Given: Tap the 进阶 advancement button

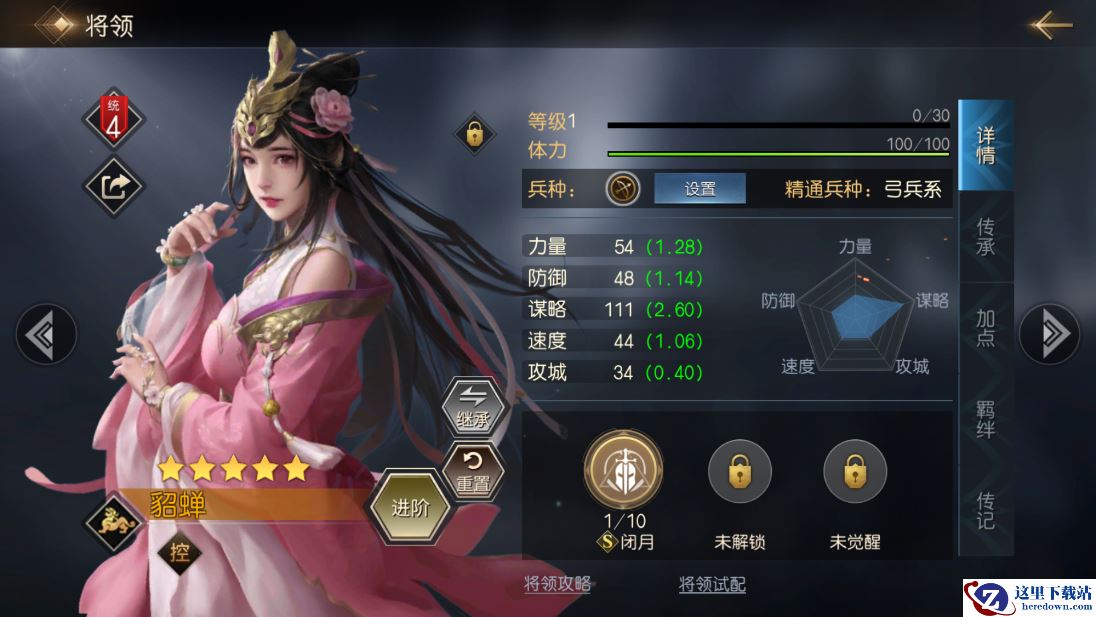Looking at the screenshot, I should (410, 508).
